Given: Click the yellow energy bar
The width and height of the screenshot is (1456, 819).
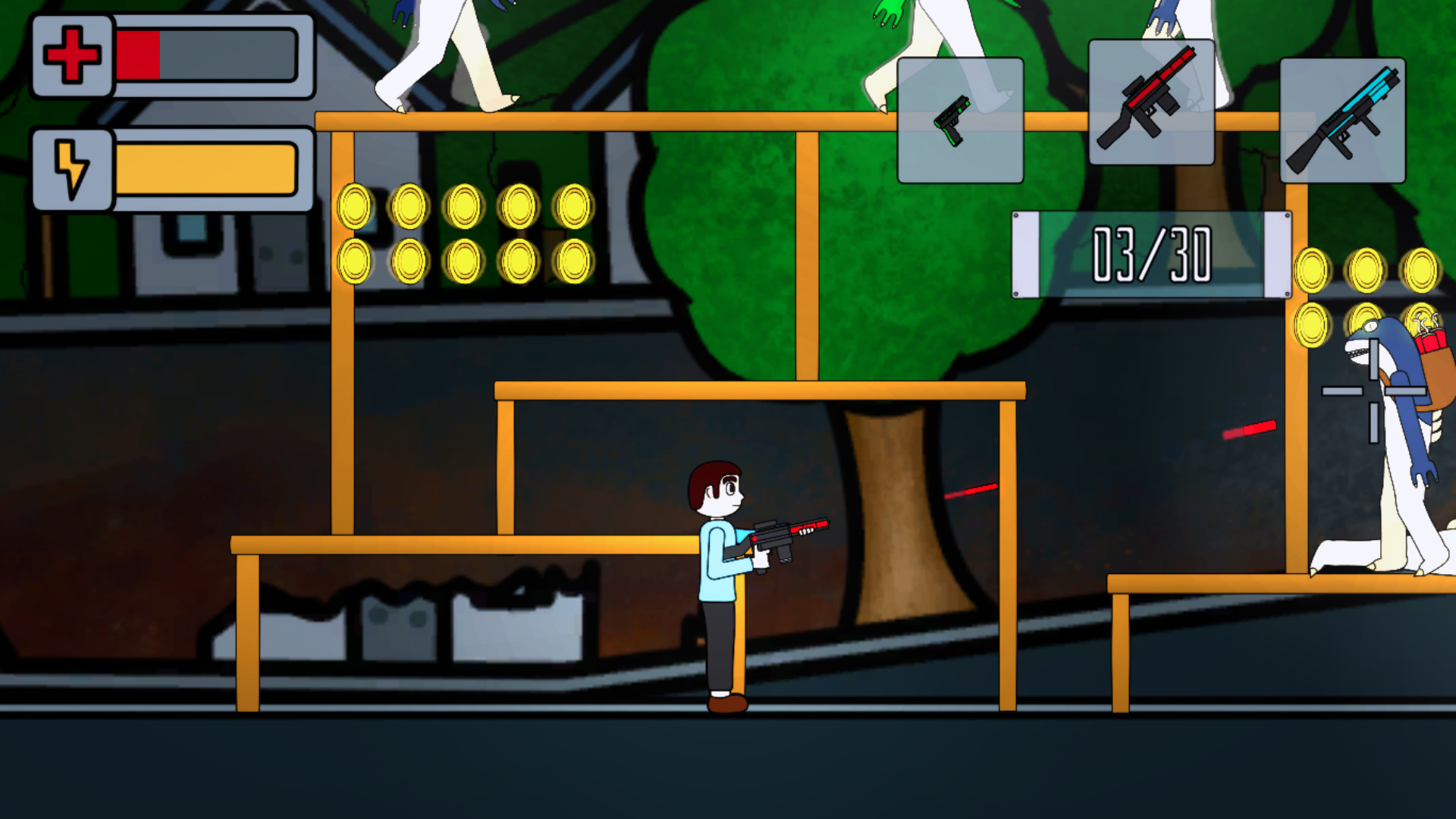Looking at the screenshot, I should (x=205, y=168).
